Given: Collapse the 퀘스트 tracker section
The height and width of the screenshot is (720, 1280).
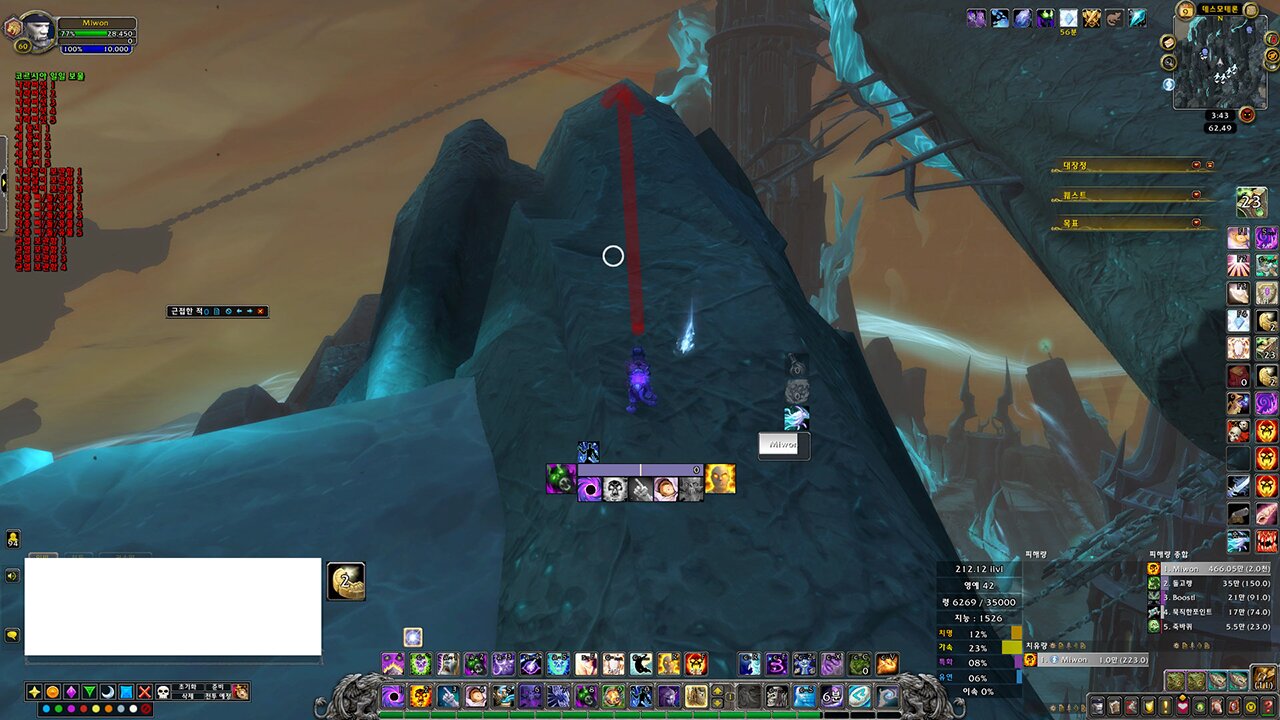Looking at the screenshot, I should [x=1197, y=195].
